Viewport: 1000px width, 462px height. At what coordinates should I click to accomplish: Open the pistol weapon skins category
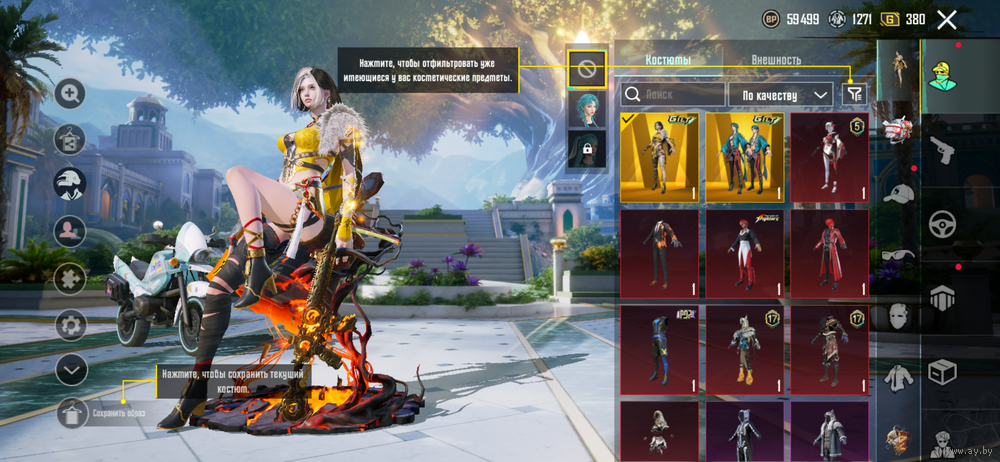941,151
